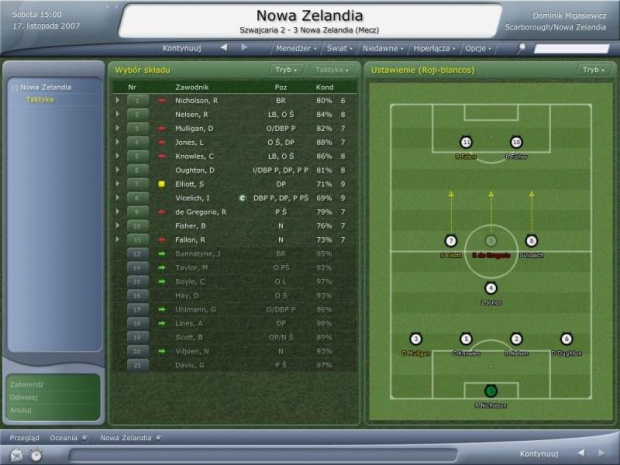Select Nowa Zelandia in the sidebar tree
Viewport: 620px width, 465px height.
pos(45,87)
